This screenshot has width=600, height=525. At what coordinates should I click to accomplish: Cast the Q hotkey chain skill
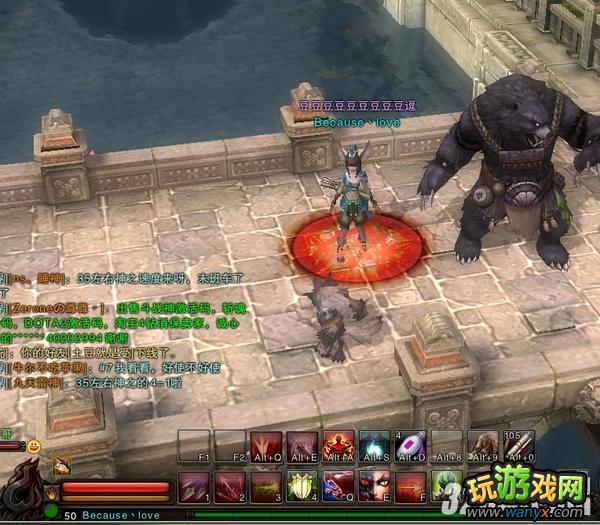click(338, 487)
